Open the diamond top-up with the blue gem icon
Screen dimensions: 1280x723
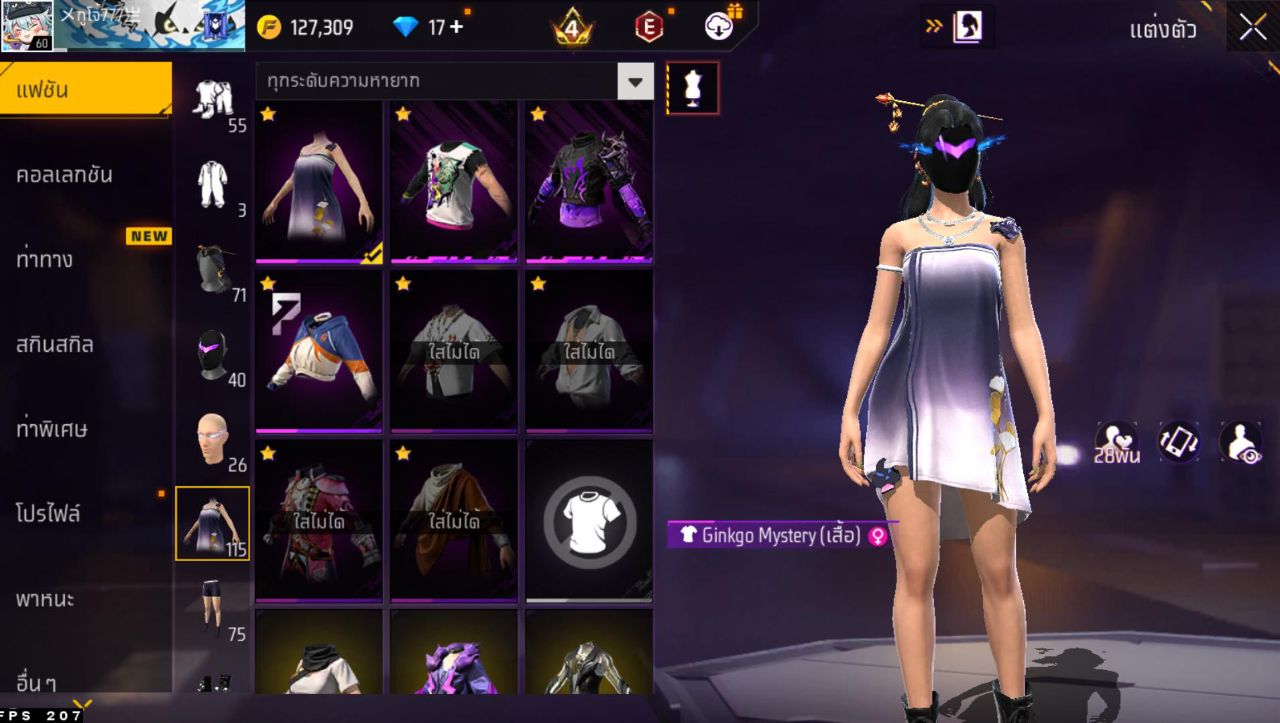pos(406,27)
